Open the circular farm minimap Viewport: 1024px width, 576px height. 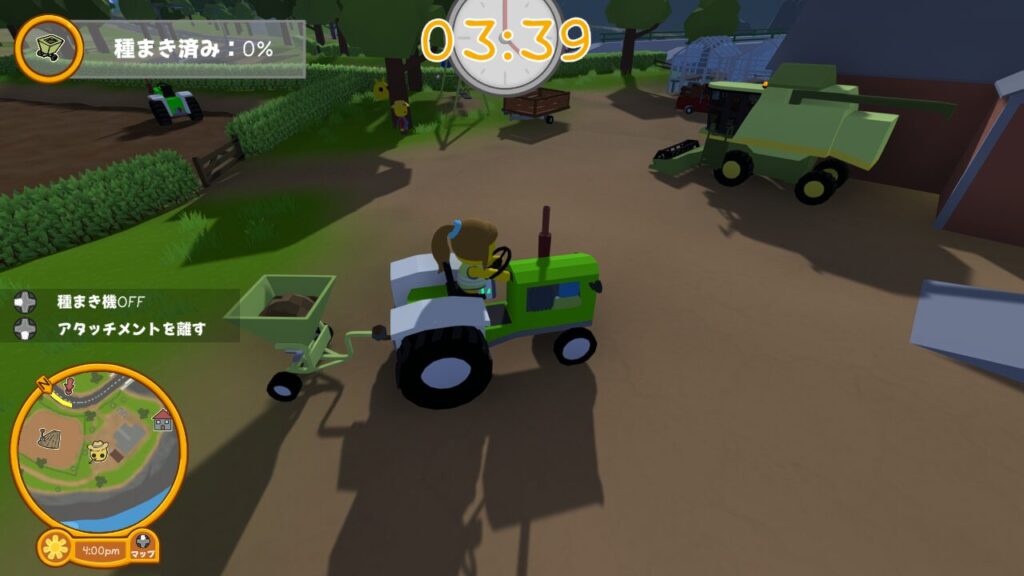98,447
